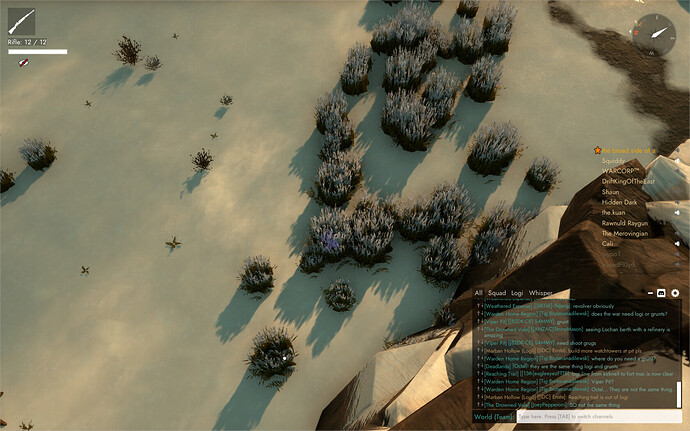Click the starred squad name header
Screen dimensions: 690x431
point(628,150)
